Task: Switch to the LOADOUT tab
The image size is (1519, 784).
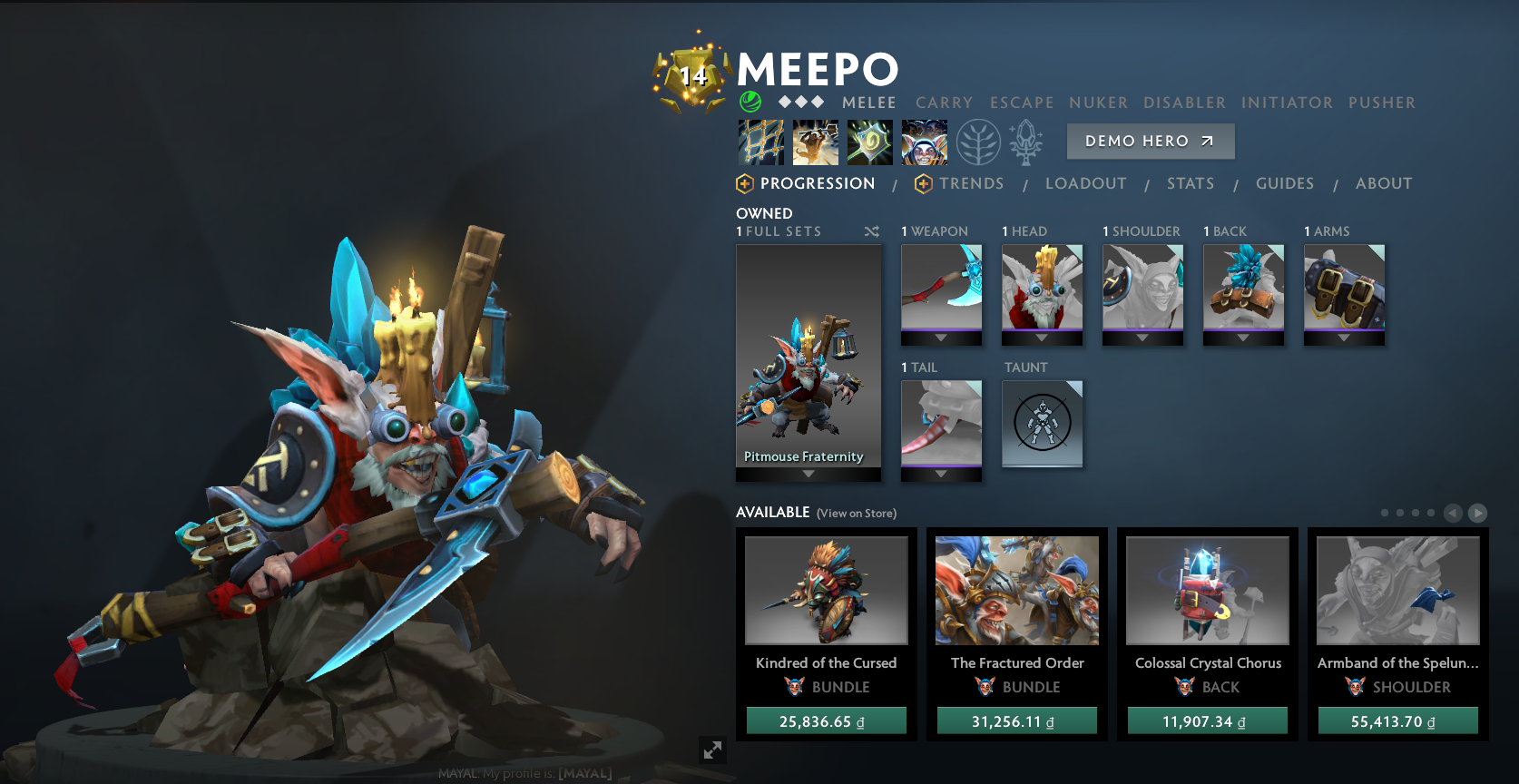Action: pos(1086,183)
